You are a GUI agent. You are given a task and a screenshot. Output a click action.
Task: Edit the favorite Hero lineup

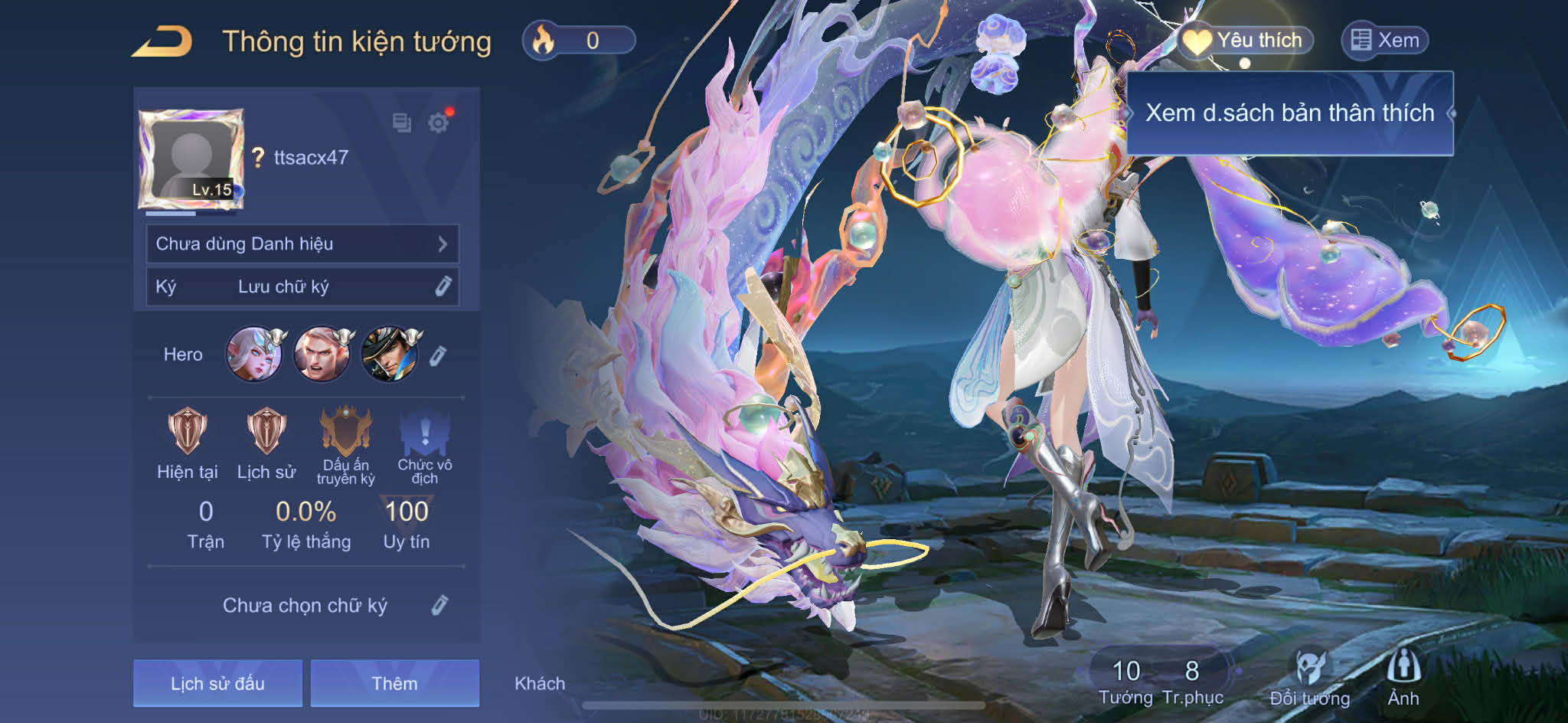(x=437, y=355)
